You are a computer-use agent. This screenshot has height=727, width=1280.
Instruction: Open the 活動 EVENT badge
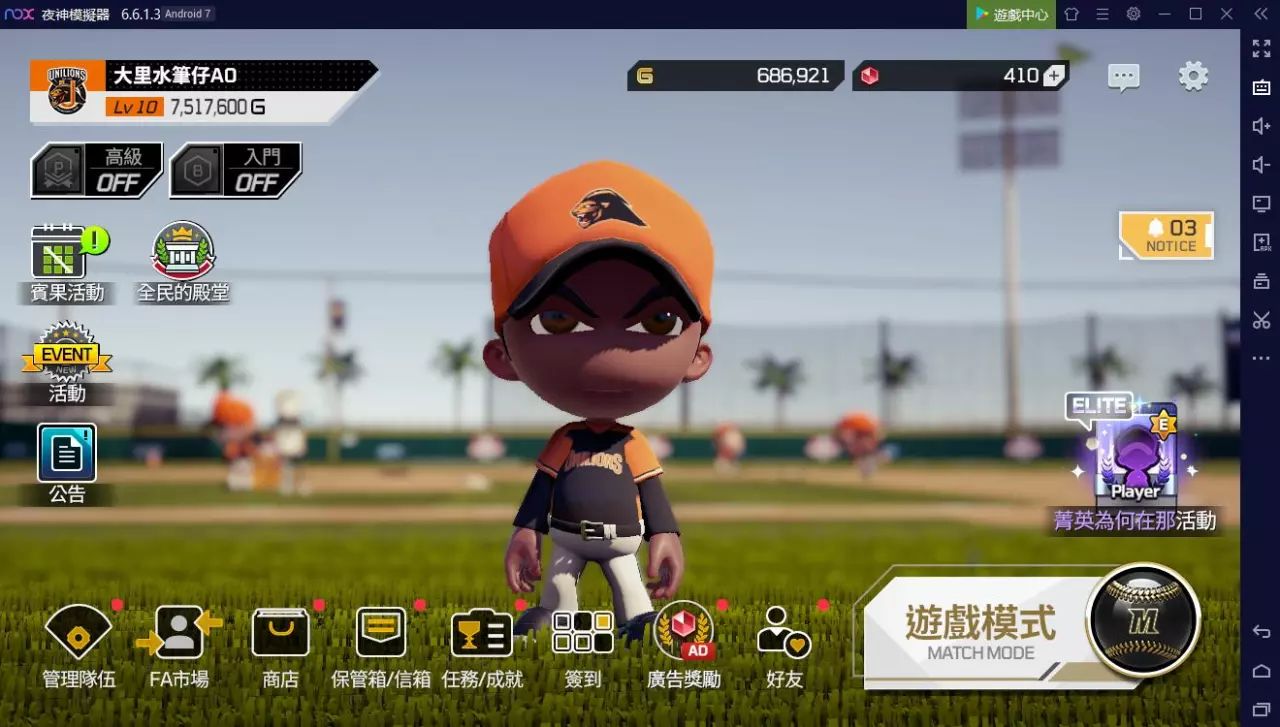pyautogui.click(x=67, y=362)
